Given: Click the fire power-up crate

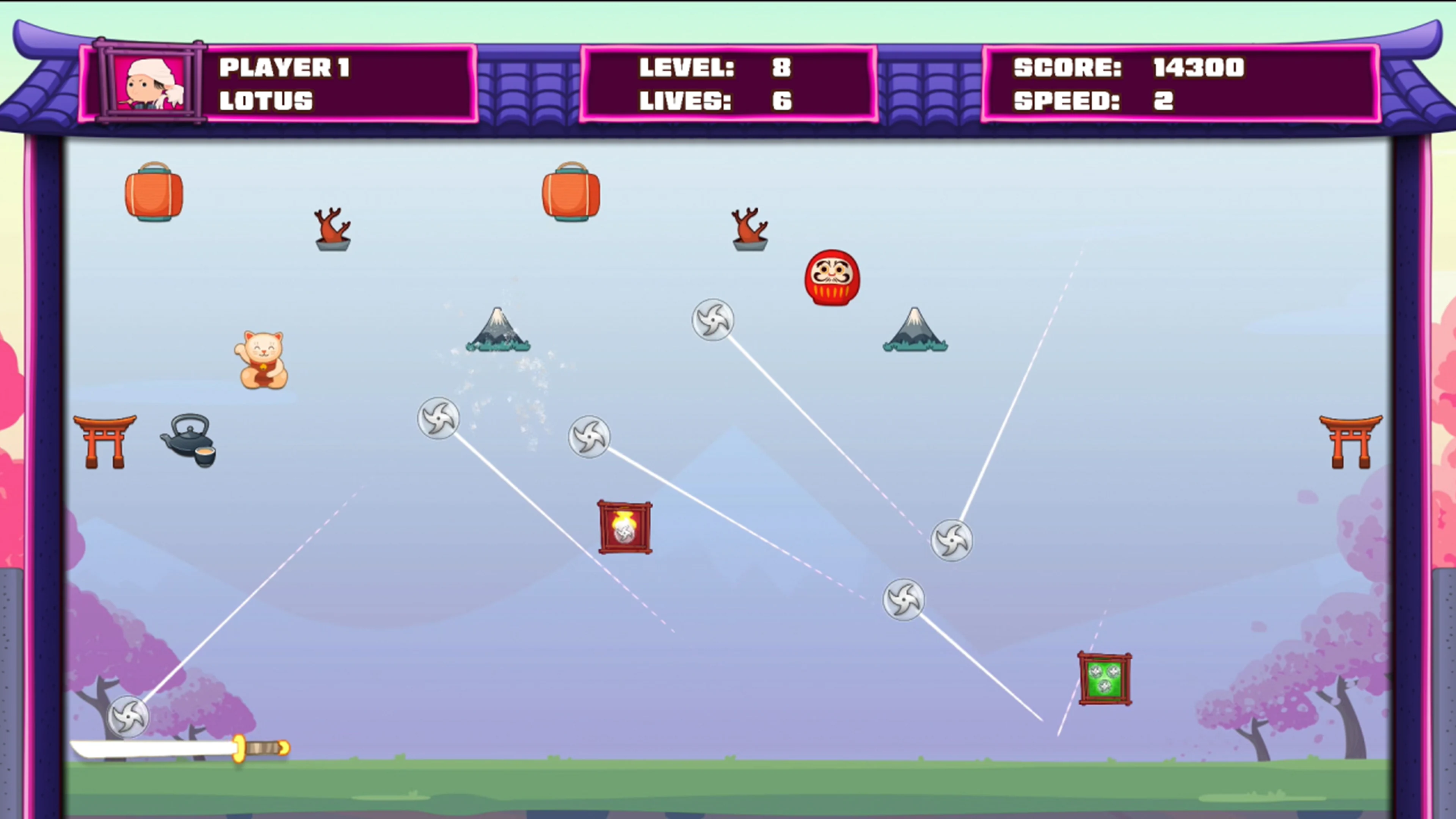Looking at the screenshot, I should tap(624, 526).
